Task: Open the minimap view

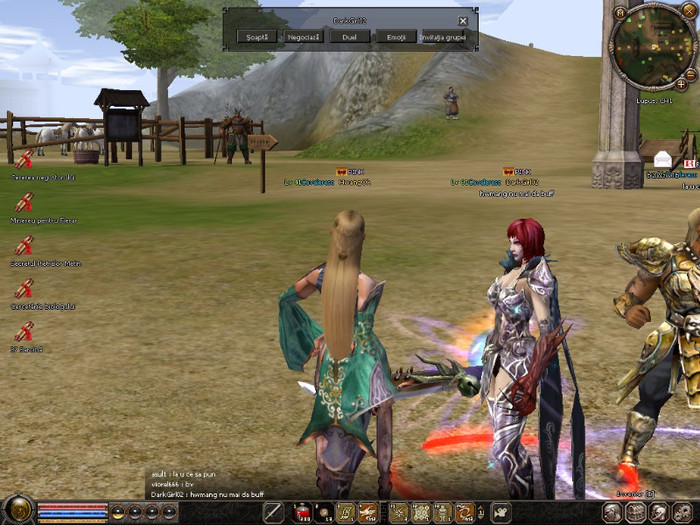Action: (654, 46)
